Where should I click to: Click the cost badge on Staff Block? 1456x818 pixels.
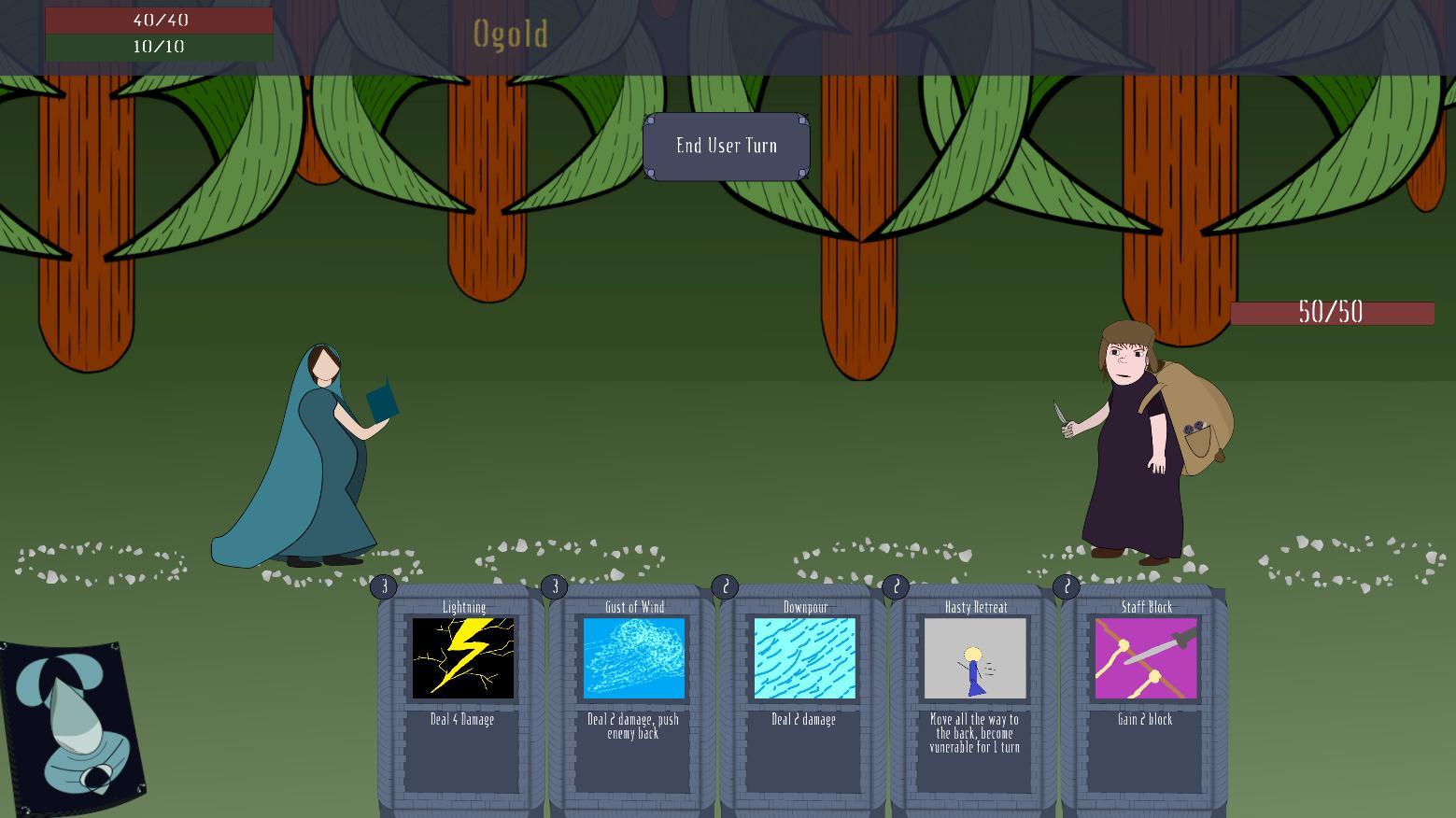[x=1067, y=586]
